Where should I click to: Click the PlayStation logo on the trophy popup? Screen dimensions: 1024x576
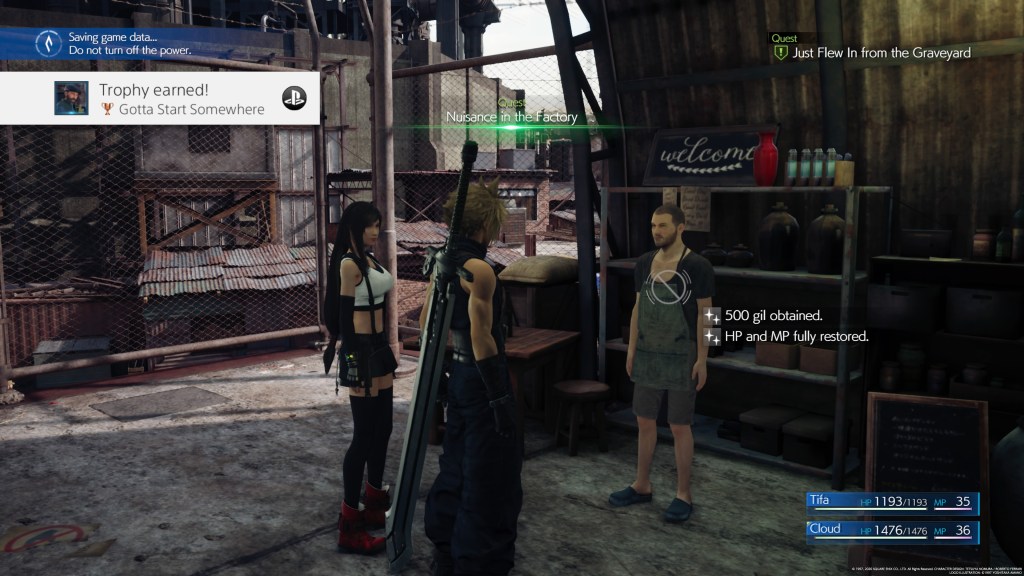tap(294, 98)
